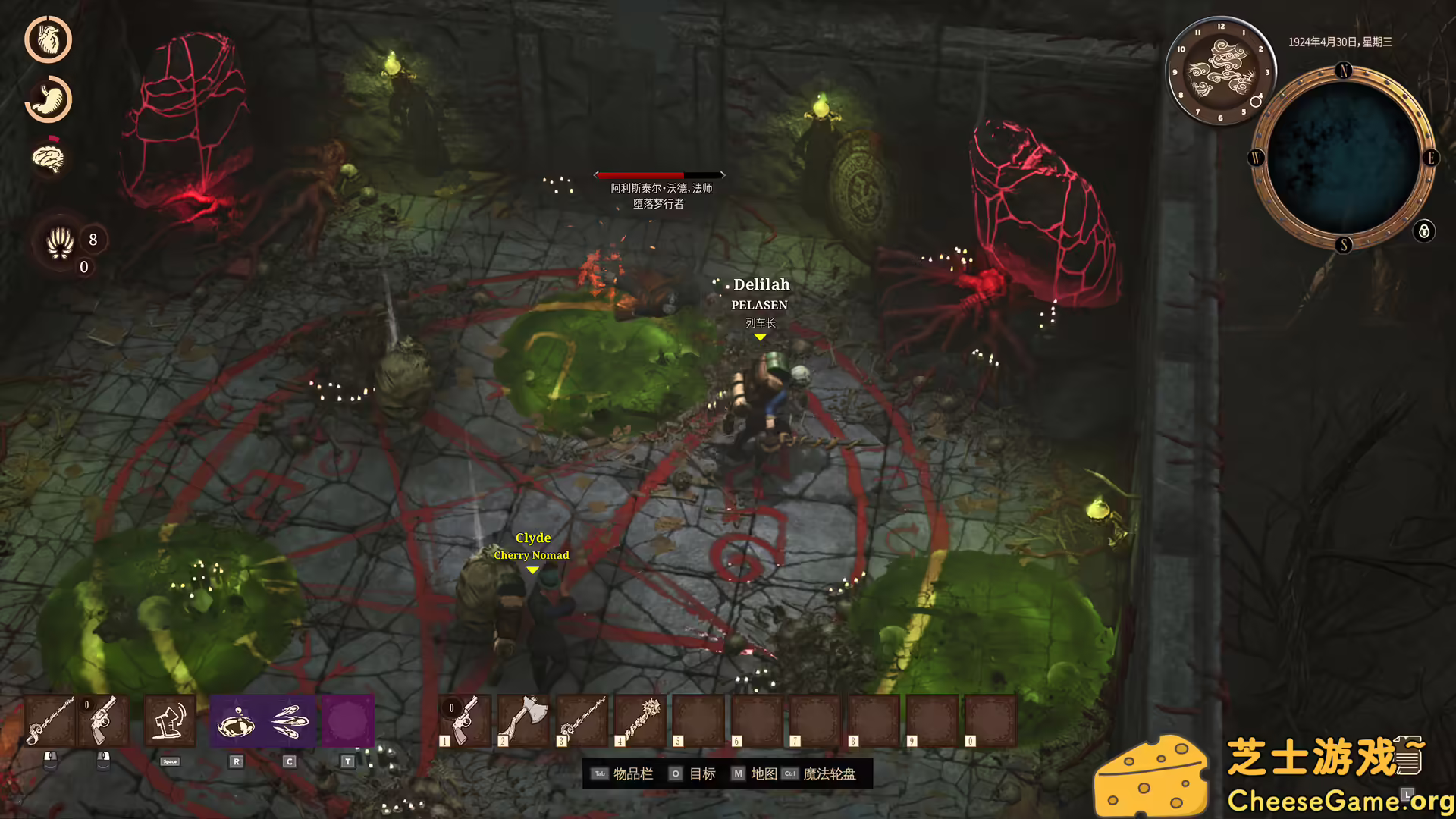Toggle the minimap lock icon

tap(1423, 231)
